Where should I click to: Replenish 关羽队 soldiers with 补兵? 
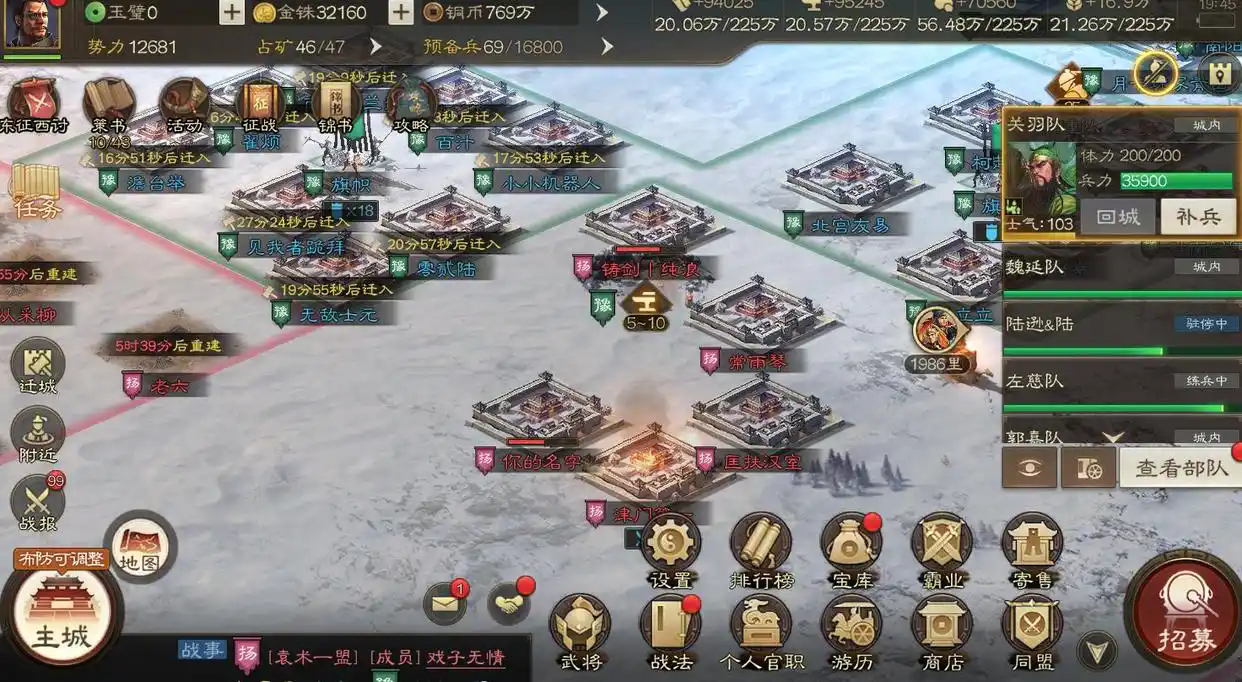point(1198,217)
